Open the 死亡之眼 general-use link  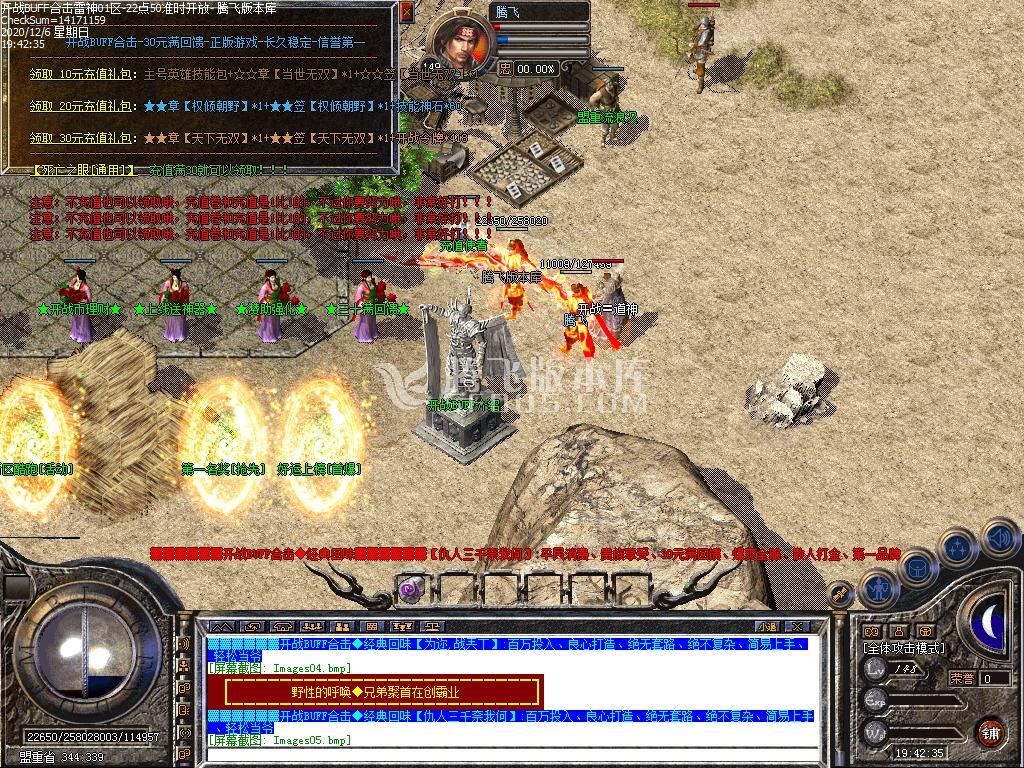point(82,170)
